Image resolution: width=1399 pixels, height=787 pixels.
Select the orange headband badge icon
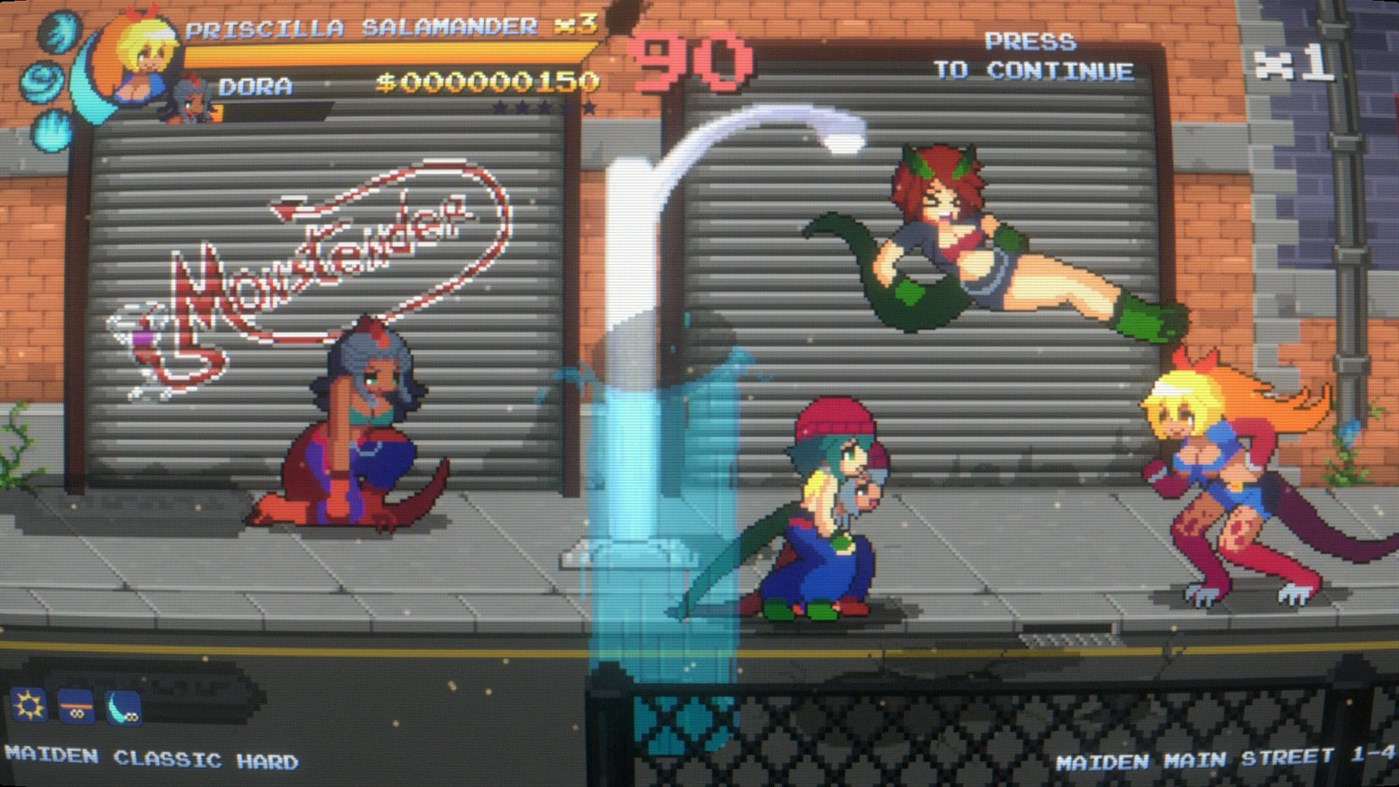[76, 705]
